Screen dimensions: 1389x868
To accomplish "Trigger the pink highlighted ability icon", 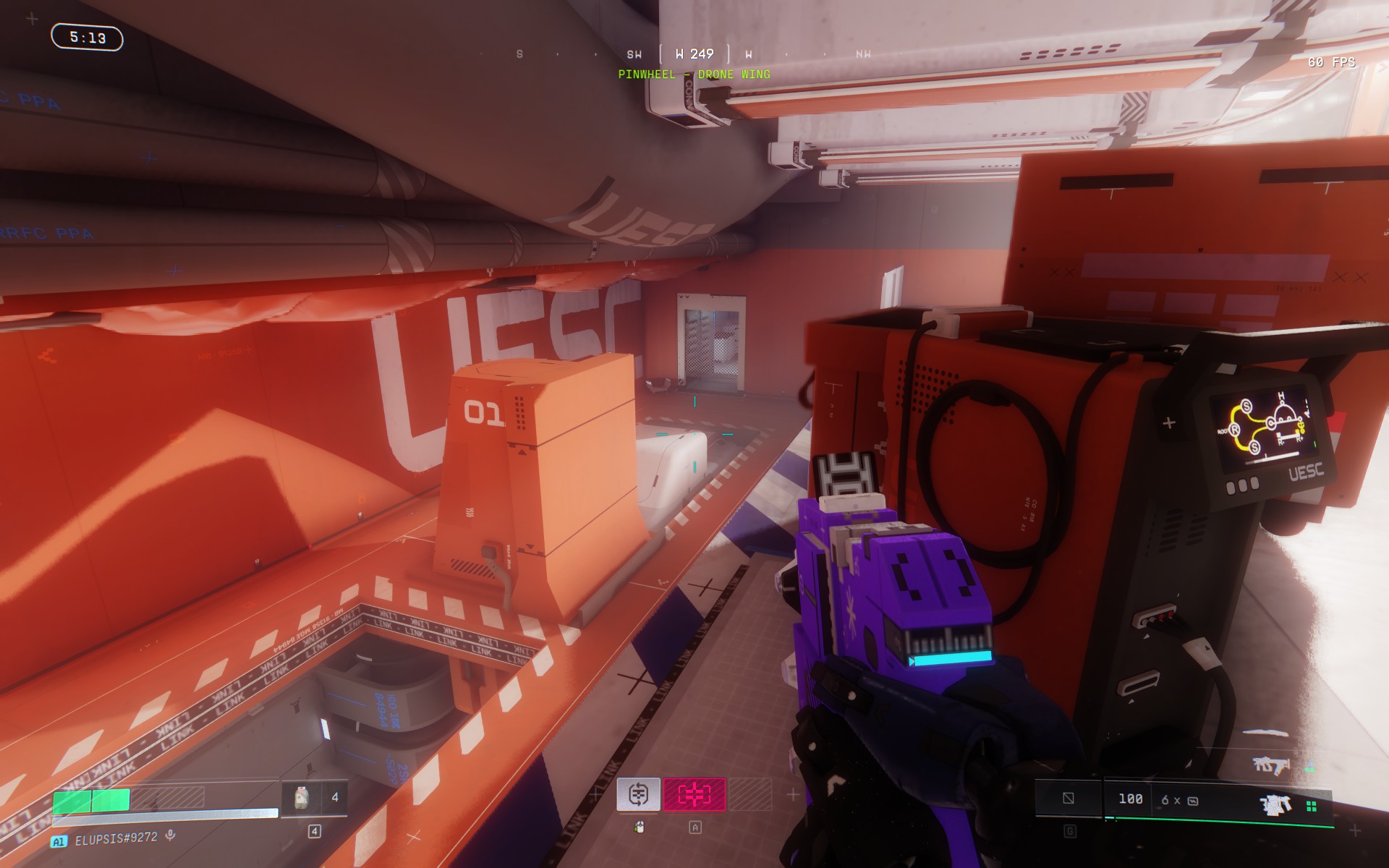I will point(694,794).
